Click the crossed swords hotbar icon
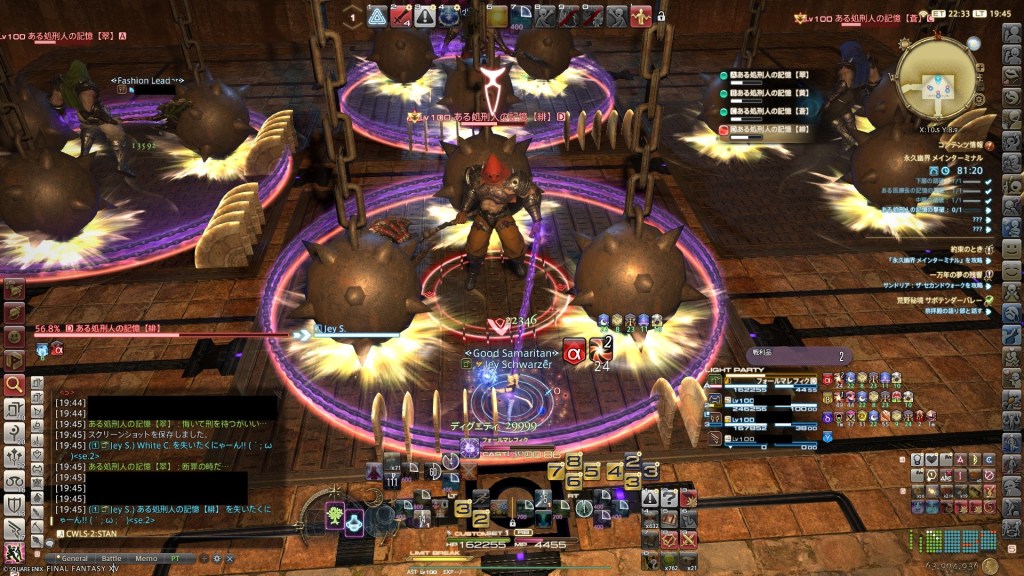1024x576 pixels. click(x=688, y=539)
